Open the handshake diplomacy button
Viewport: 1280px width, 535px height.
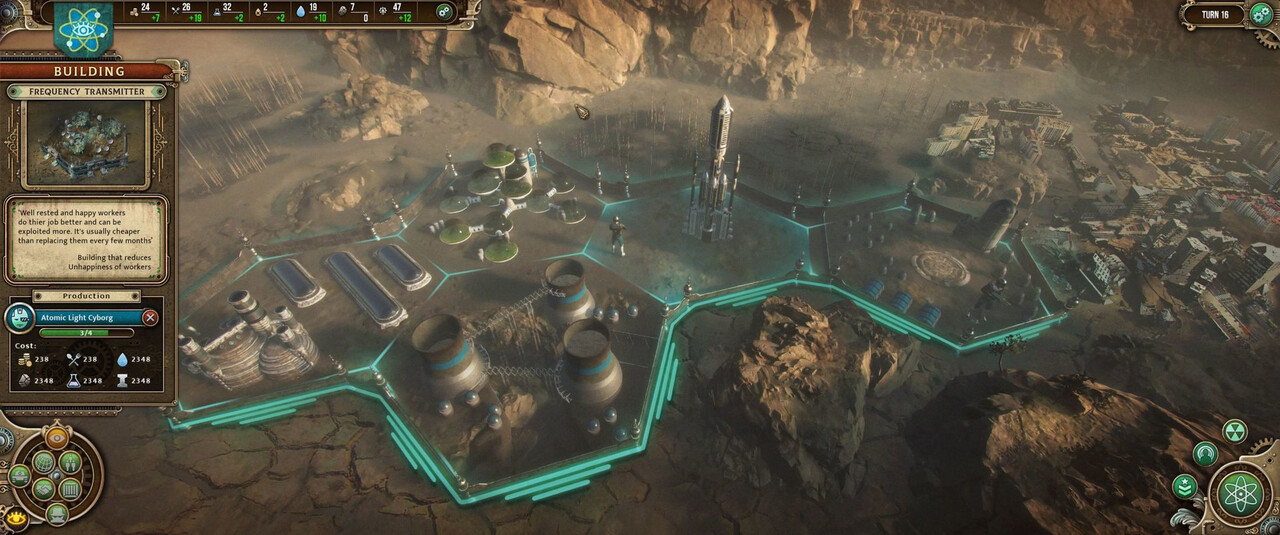[x=43, y=489]
